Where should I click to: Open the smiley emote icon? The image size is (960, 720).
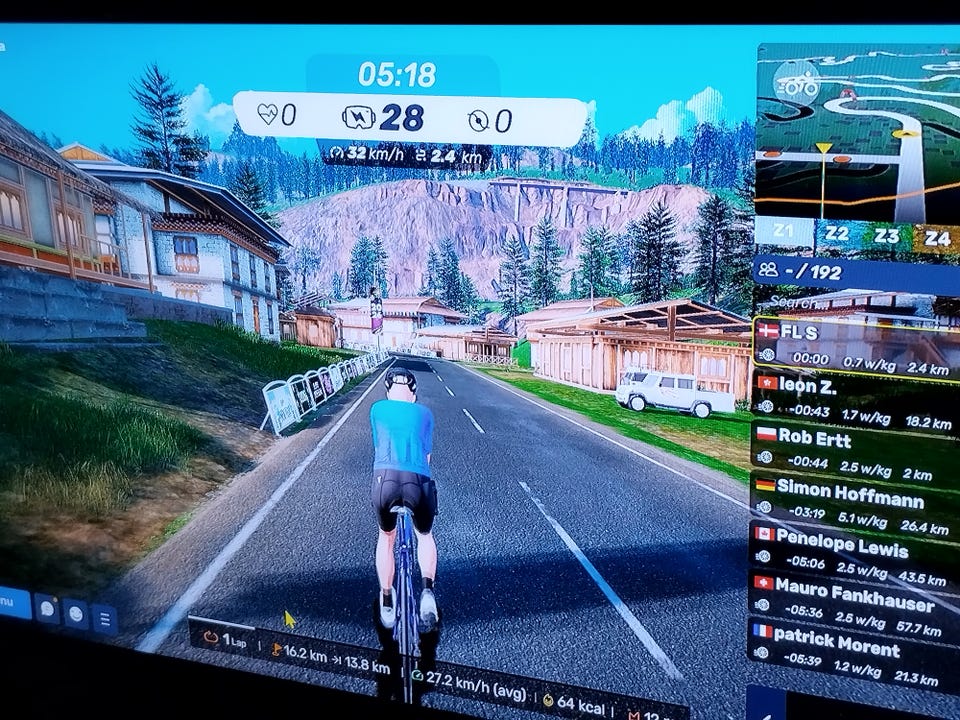coord(76,614)
